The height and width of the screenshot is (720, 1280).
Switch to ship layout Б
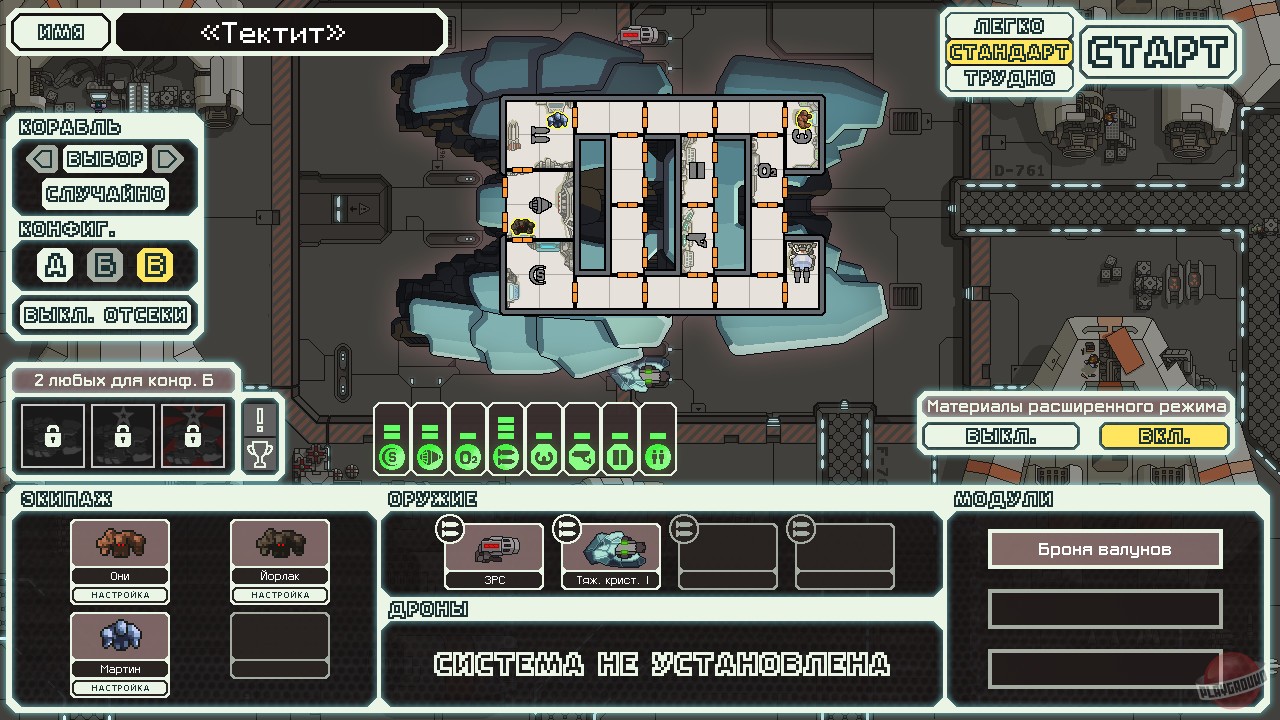[102, 265]
